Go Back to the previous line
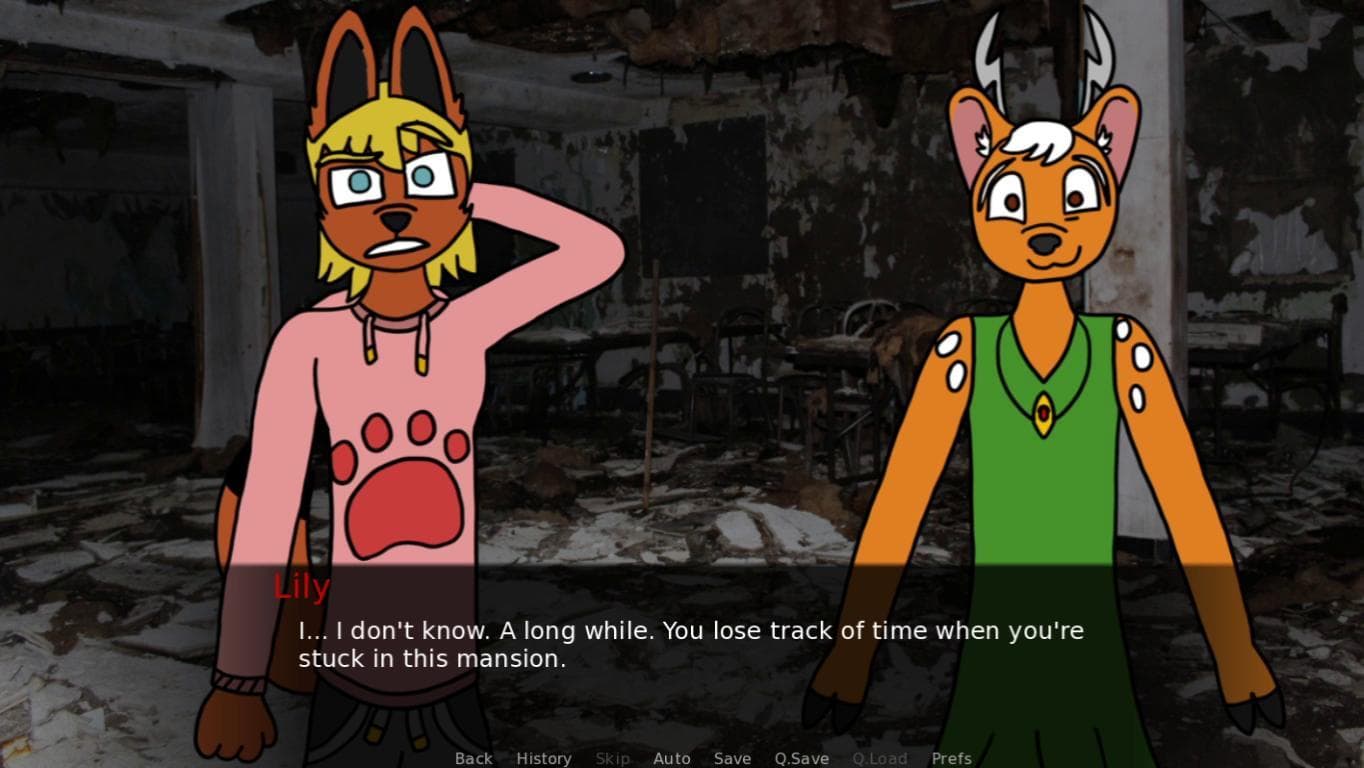The height and width of the screenshot is (768, 1364). [x=473, y=758]
